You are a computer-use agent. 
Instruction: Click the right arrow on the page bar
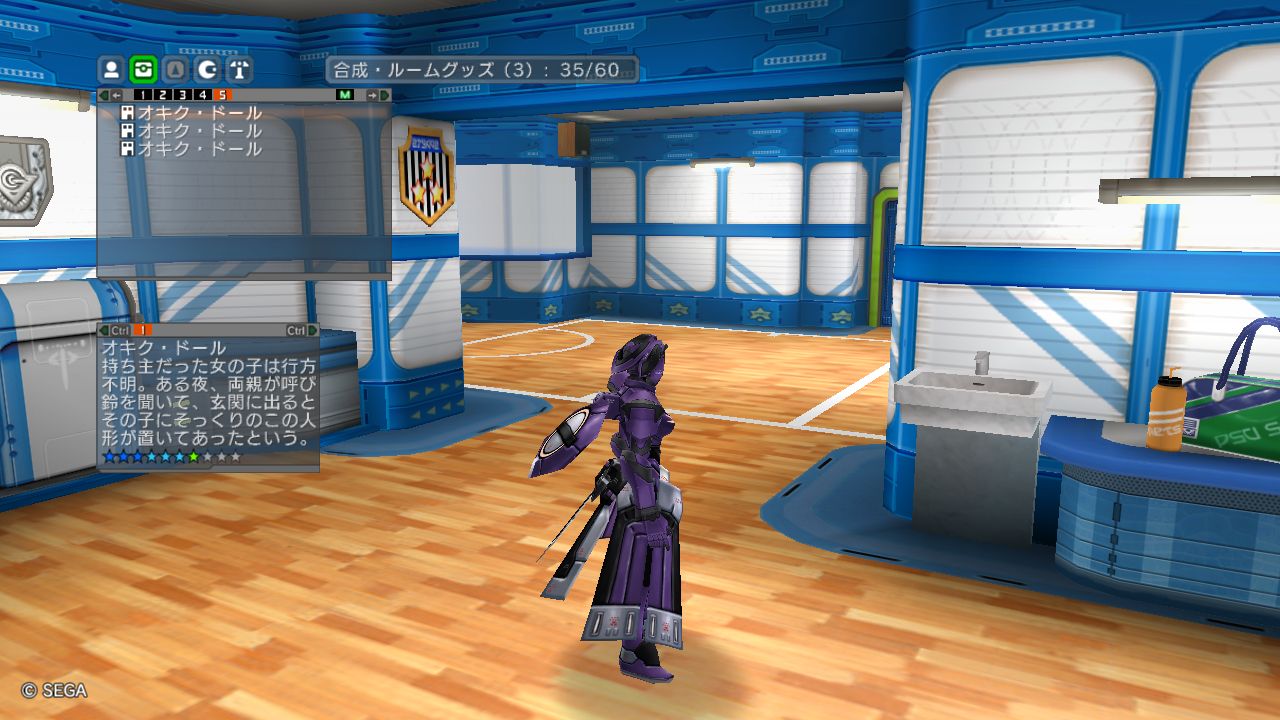tap(372, 95)
